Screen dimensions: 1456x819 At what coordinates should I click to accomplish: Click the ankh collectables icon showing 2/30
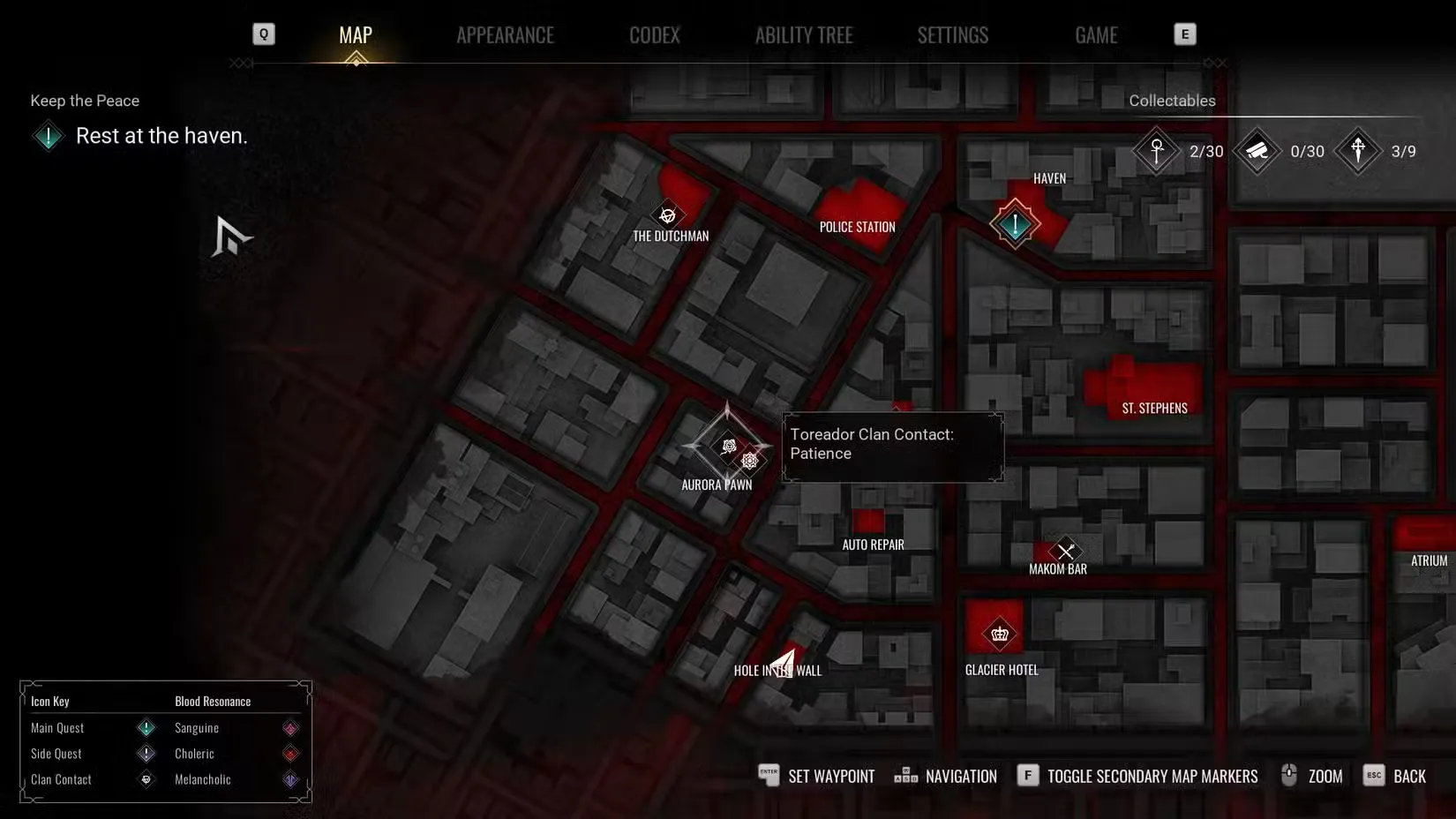[1156, 151]
